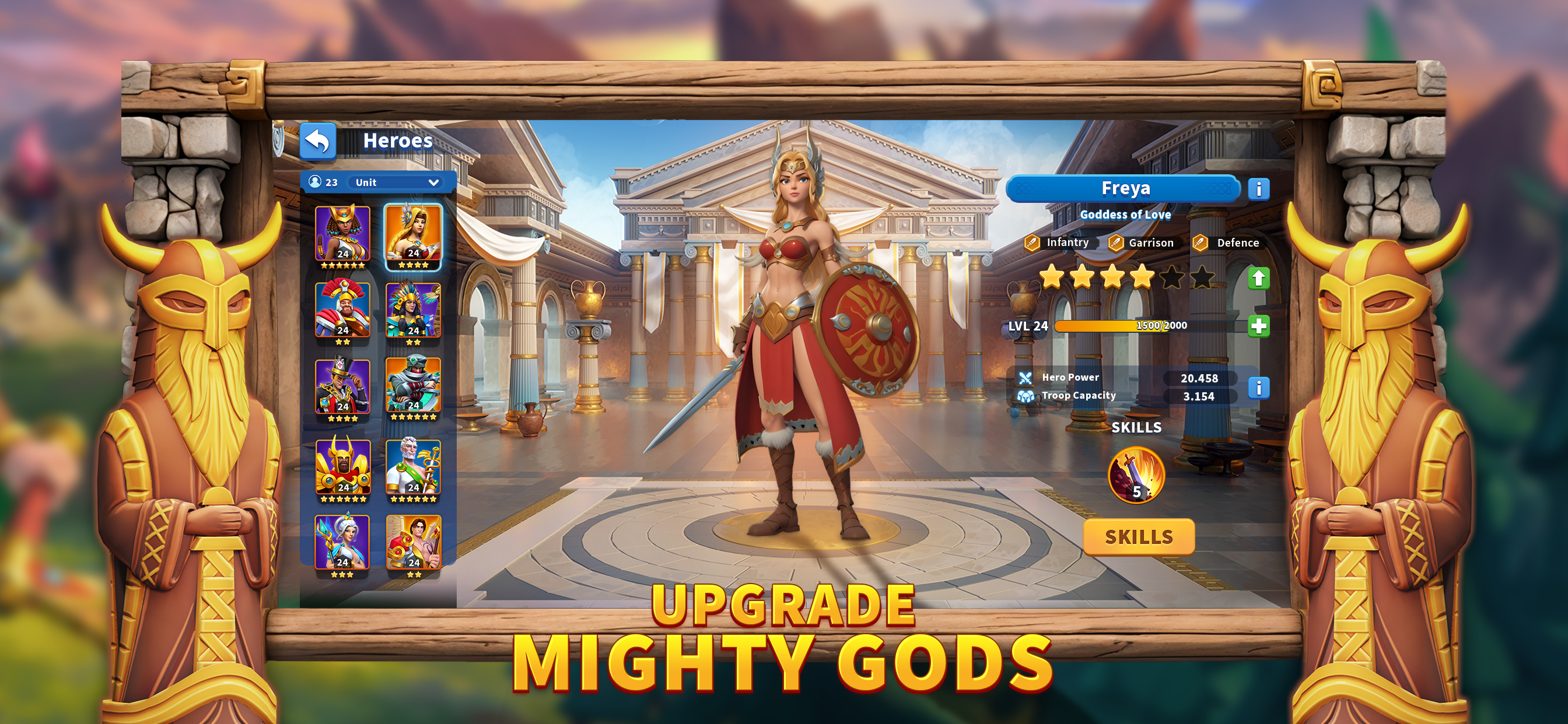The height and width of the screenshot is (724, 1568).
Task: Collapse the Unit filter via its chevron
Action: pyautogui.click(x=433, y=182)
